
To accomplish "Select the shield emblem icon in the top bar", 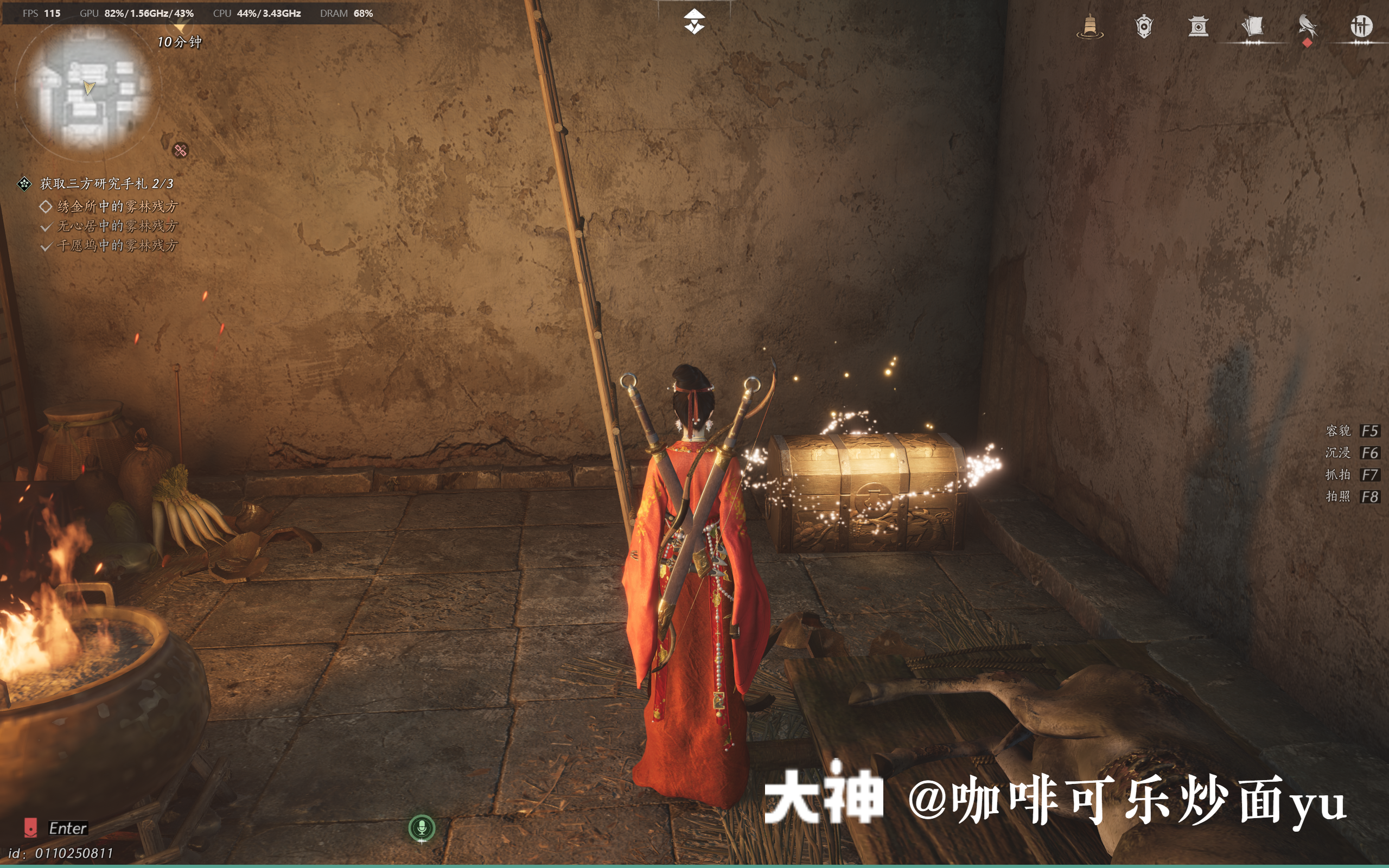I will [x=1144, y=26].
